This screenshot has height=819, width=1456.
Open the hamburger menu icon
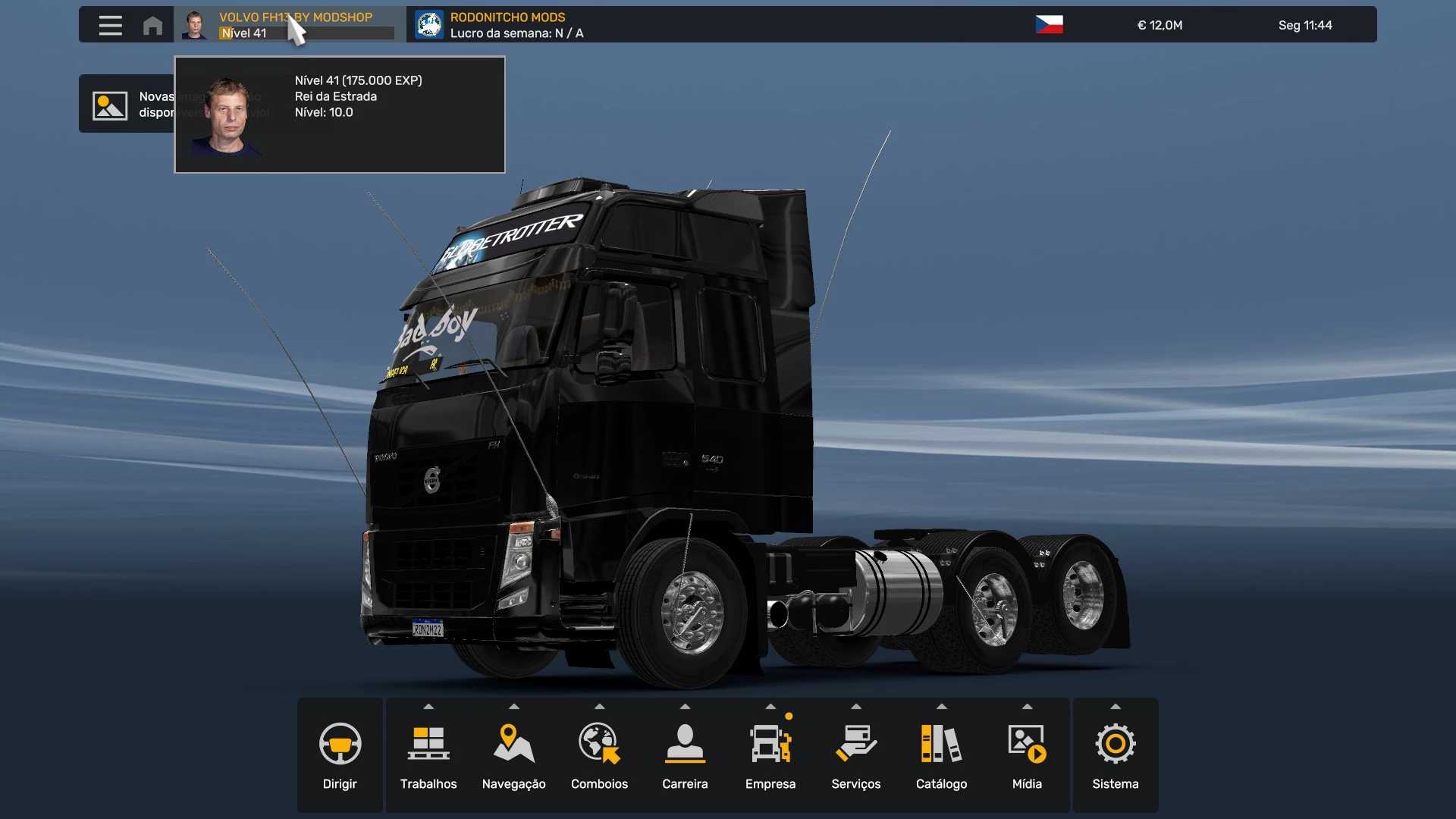click(110, 25)
